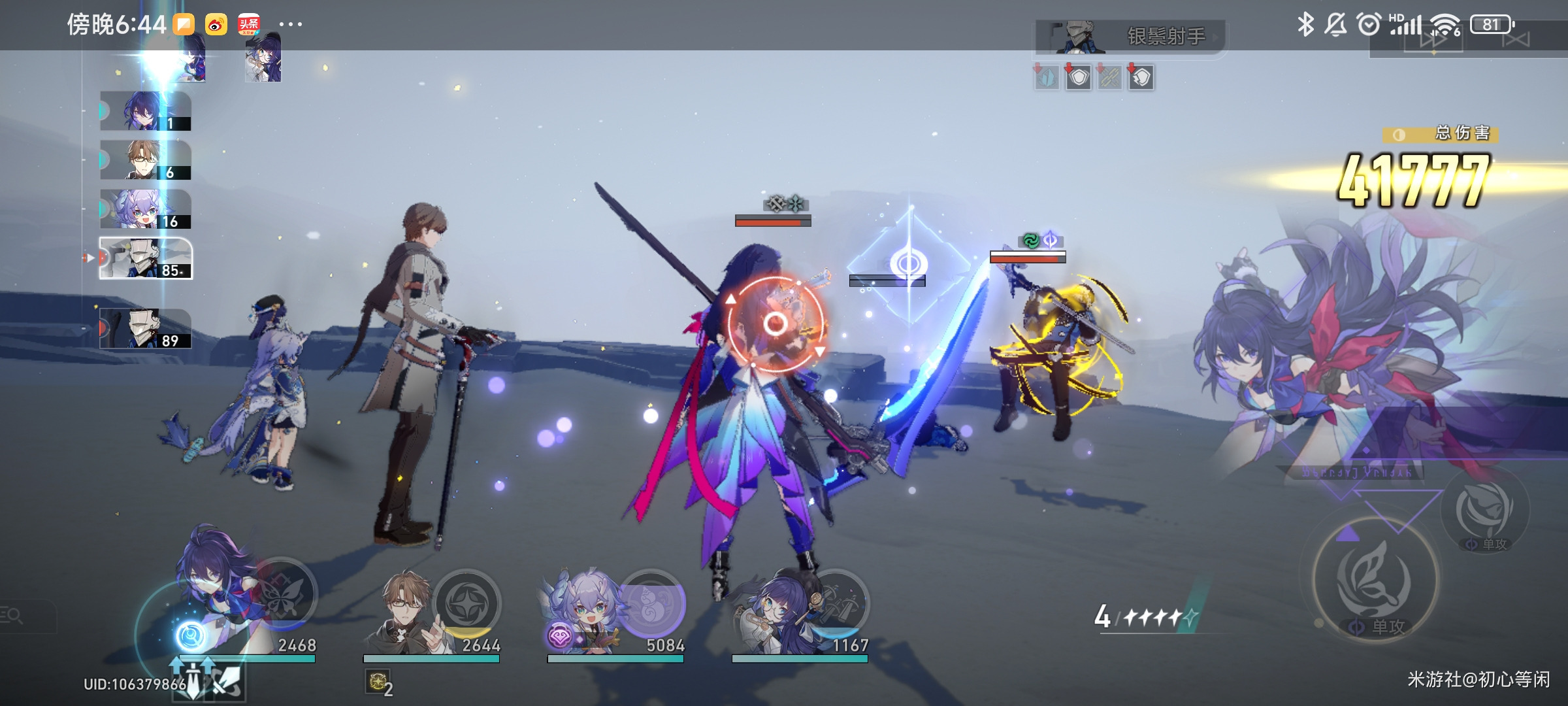Select the enemy turn portrait numbered 89
This screenshot has height=706, width=1568.
(145, 329)
